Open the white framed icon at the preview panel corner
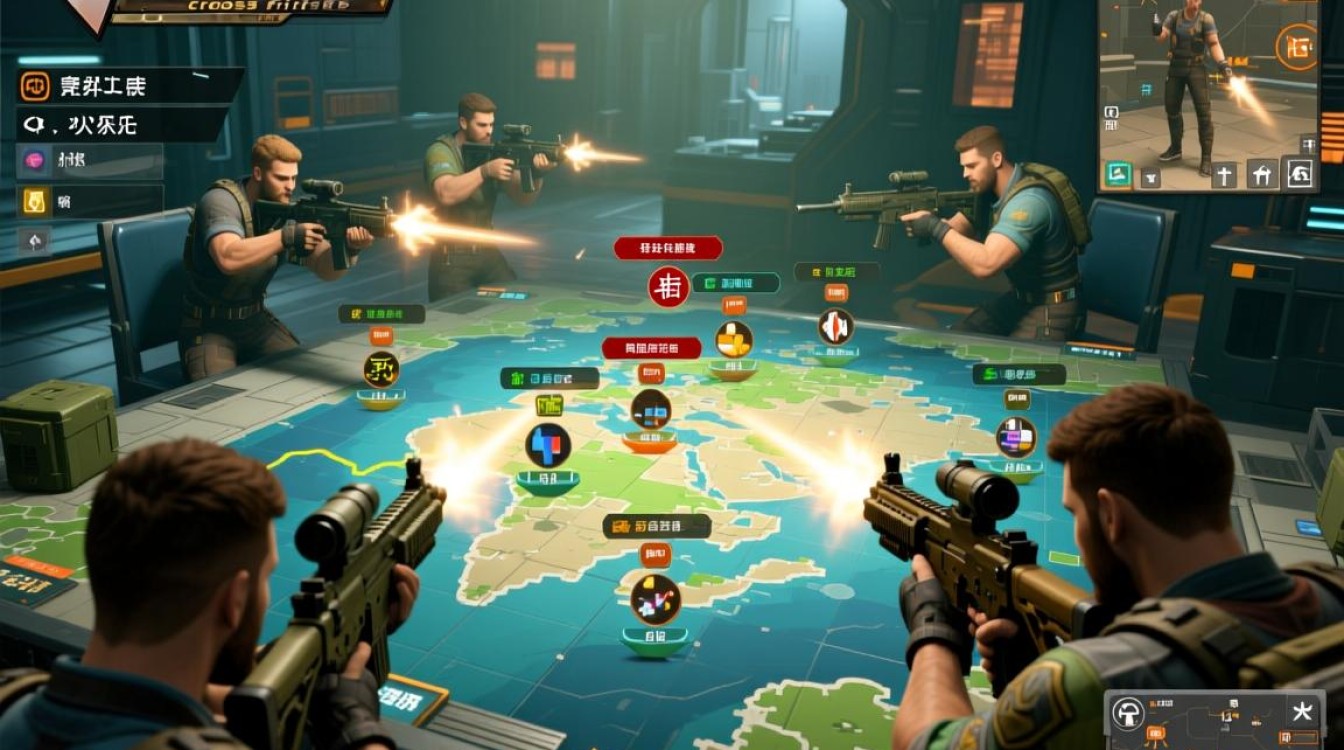 pos(1299,174)
